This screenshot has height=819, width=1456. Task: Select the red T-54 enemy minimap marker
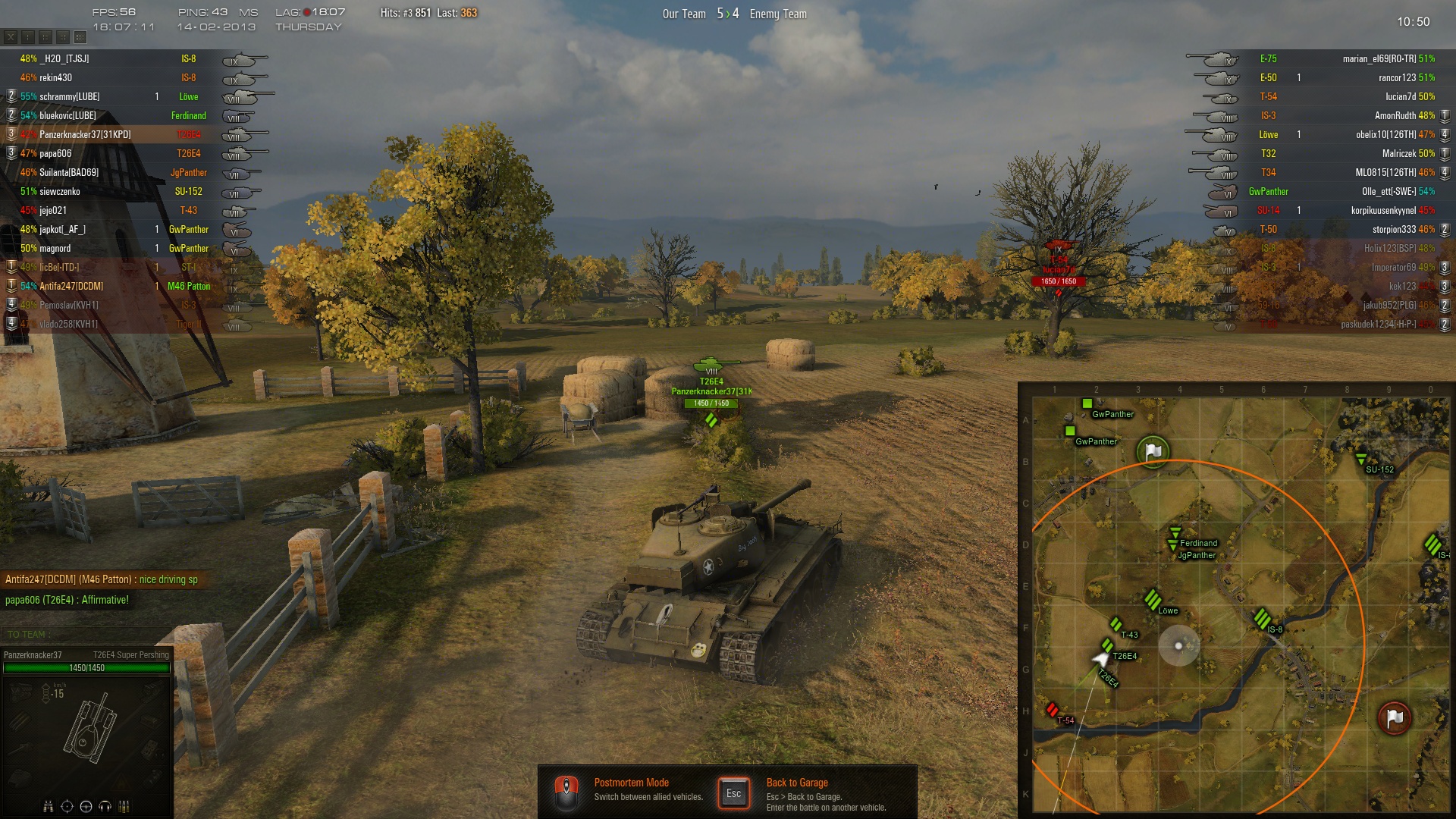(1052, 710)
